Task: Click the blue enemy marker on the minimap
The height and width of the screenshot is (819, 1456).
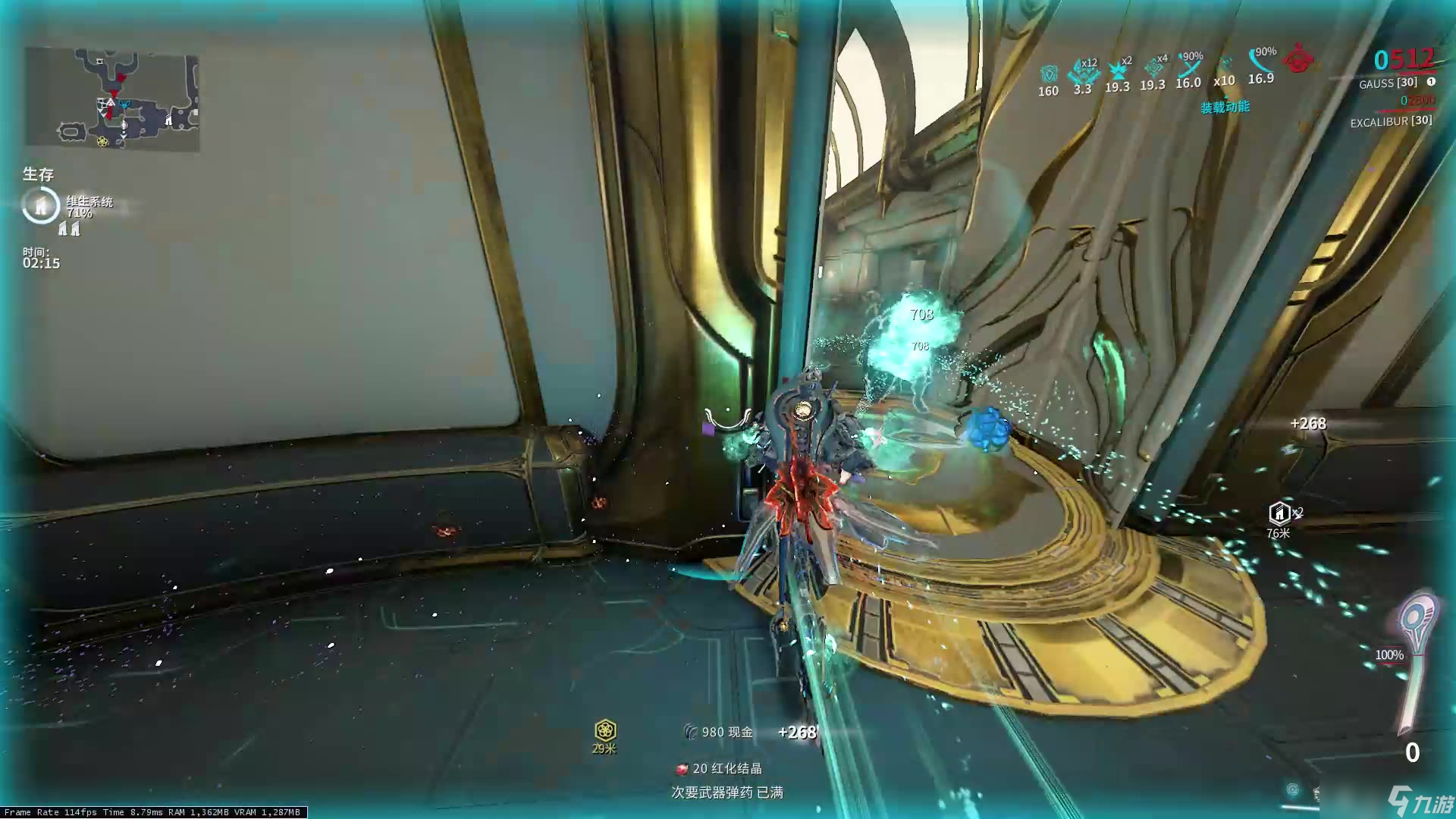Action: point(124,105)
